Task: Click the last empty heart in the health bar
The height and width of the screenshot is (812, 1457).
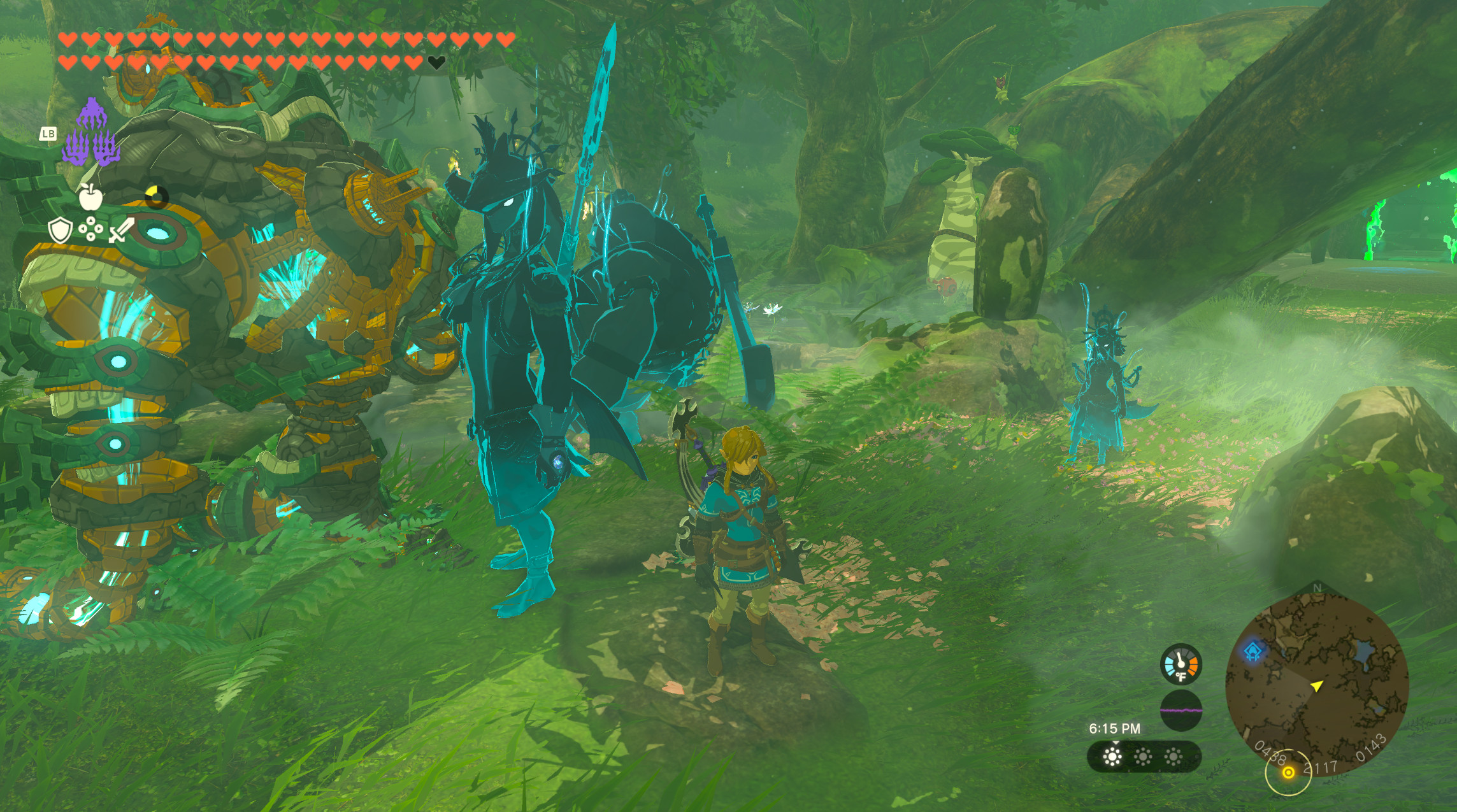Action: coord(436,64)
